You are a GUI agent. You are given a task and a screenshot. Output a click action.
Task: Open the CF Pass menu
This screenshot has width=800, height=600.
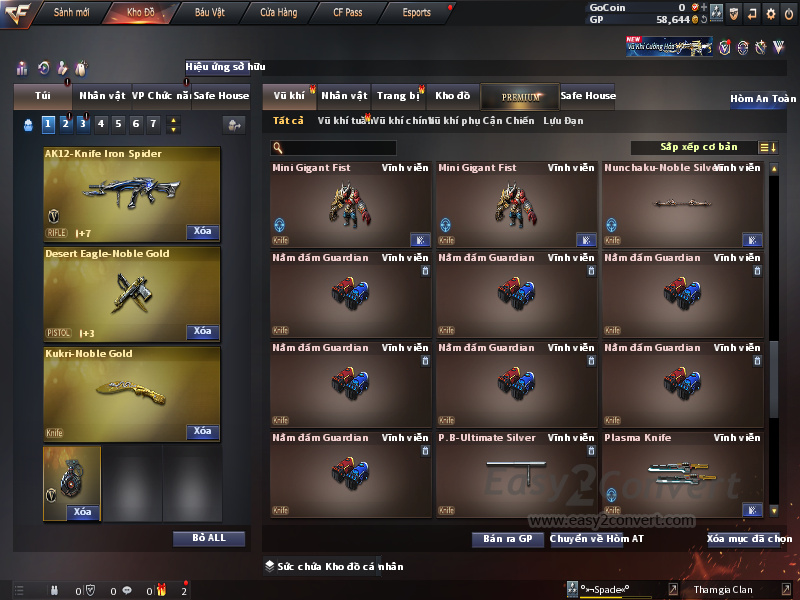(350, 13)
